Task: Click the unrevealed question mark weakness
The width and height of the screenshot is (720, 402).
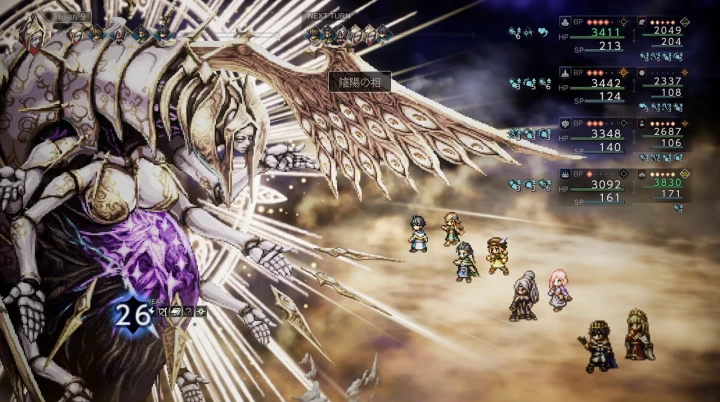Action: [x=188, y=312]
